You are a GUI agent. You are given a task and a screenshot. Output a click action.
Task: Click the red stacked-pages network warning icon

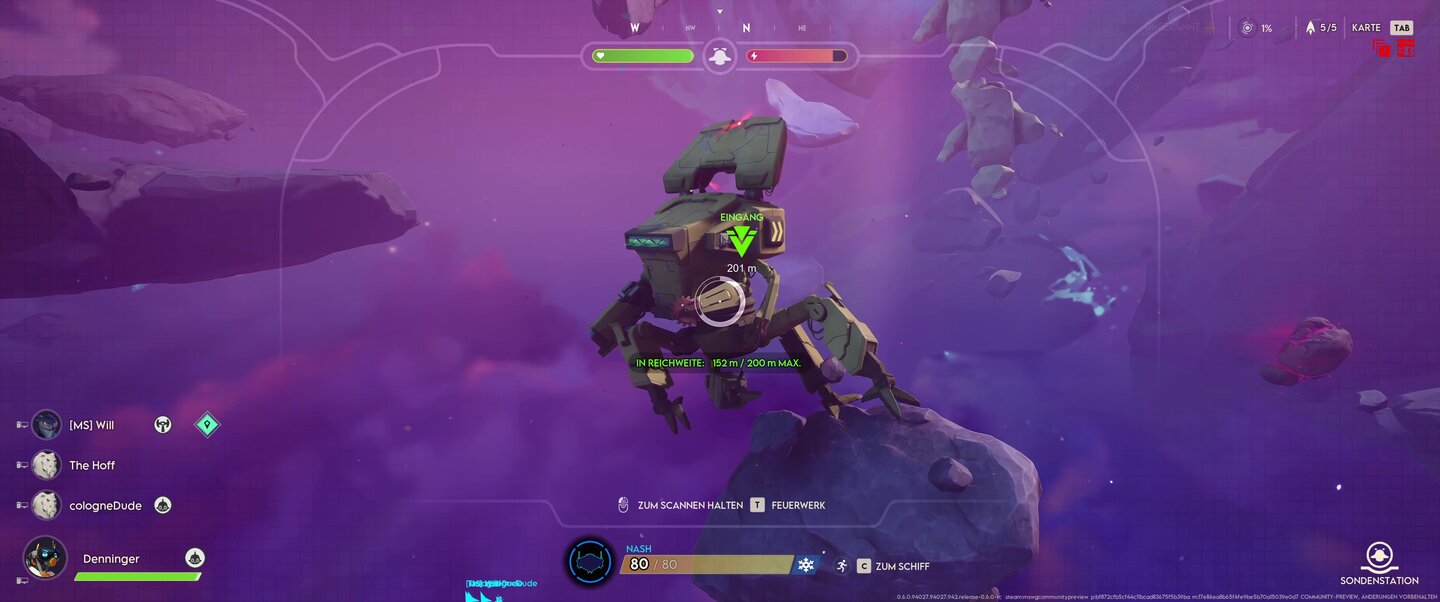pyautogui.click(x=1382, y=48)
